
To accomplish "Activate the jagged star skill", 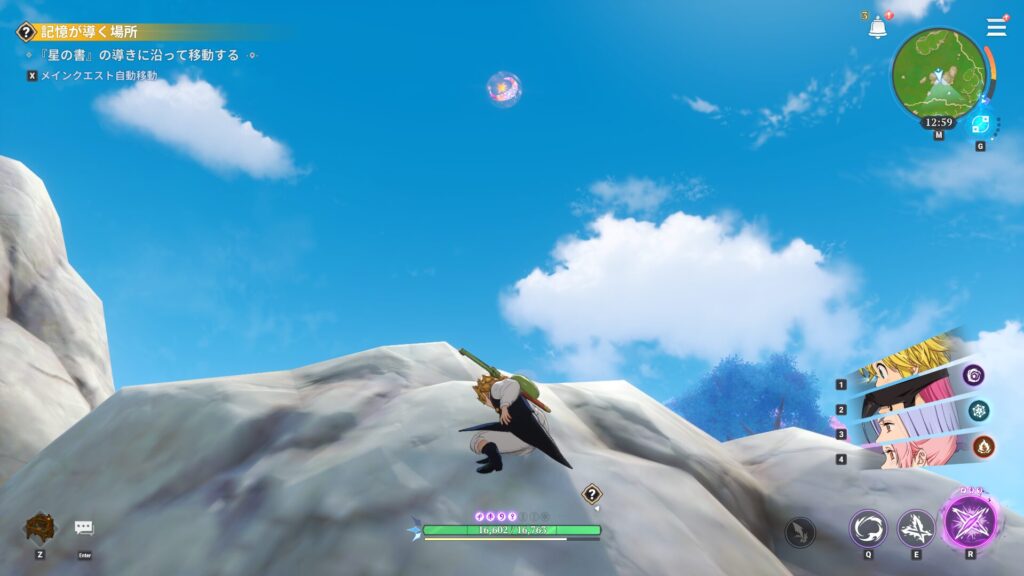I will 915,528.
